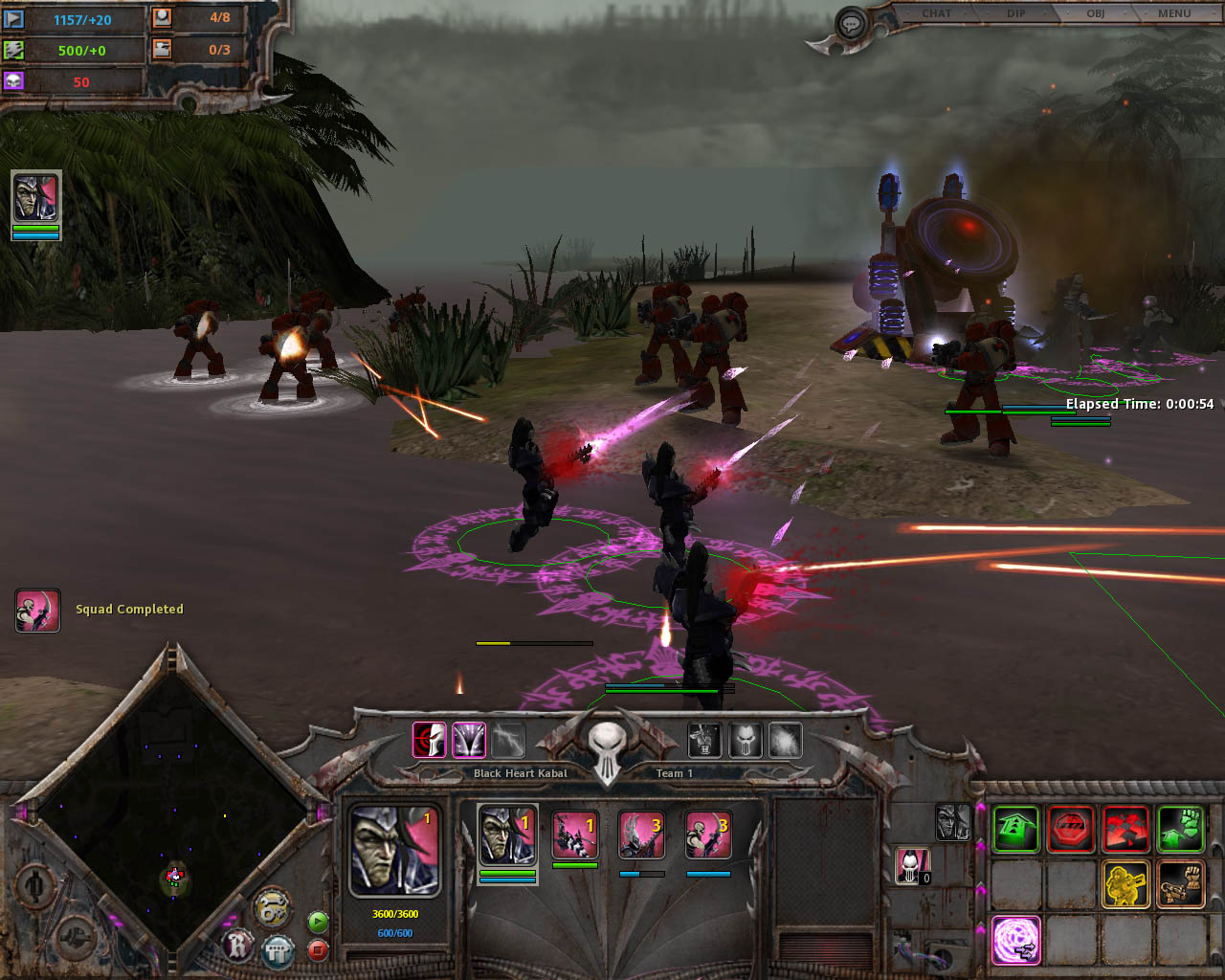Show the Objectives (OBJ) panel

[x=1095, y=13]
